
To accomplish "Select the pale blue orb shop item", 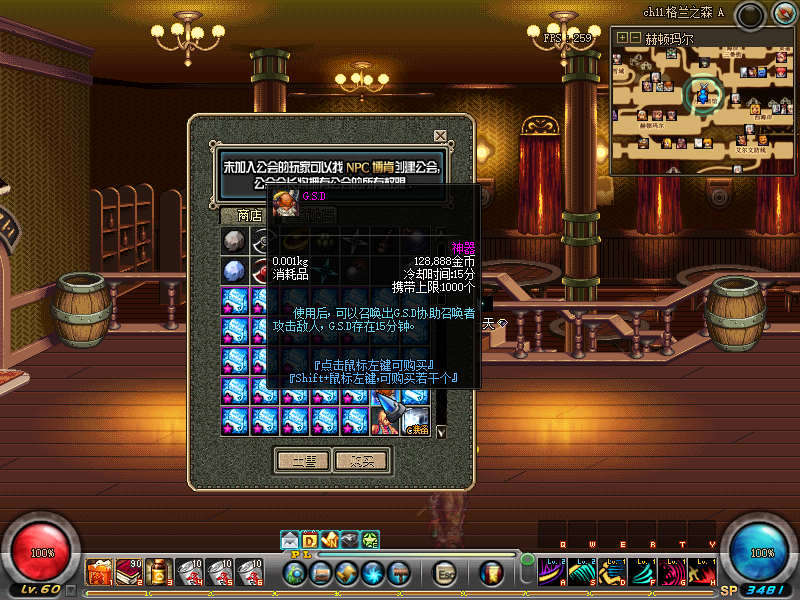I will [x=235, y=271].
